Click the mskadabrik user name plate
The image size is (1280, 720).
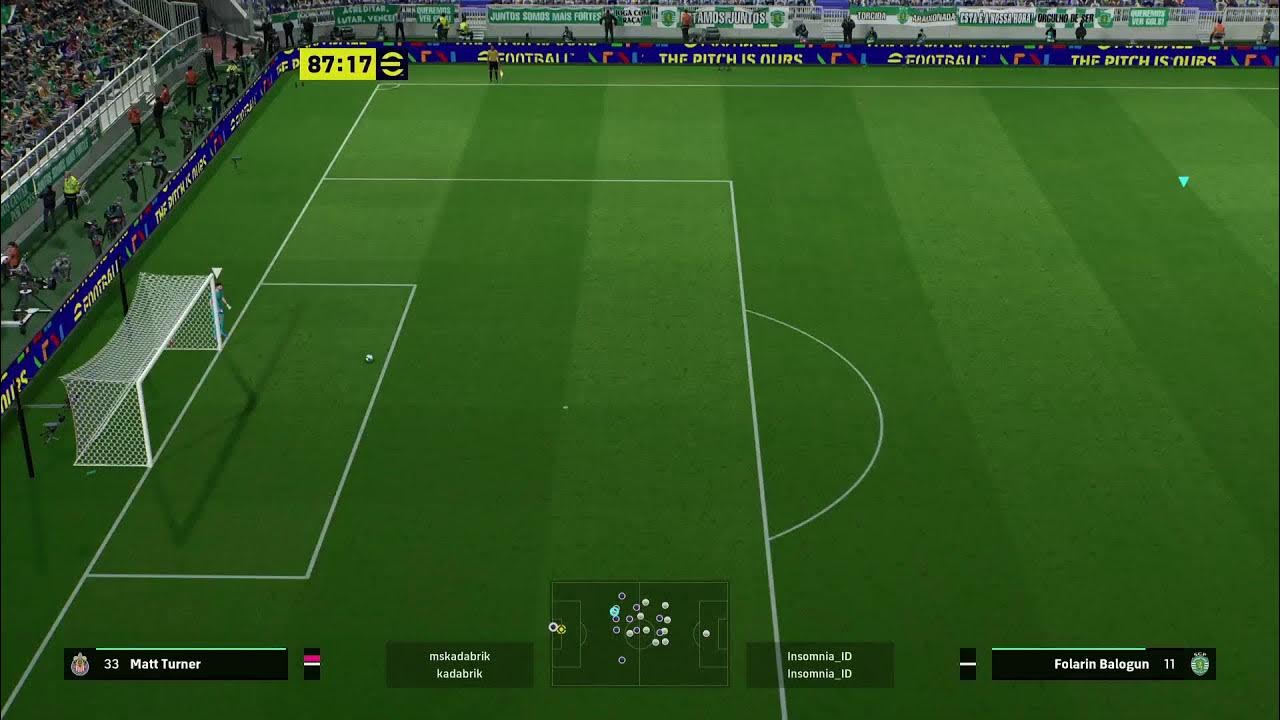[x=459, y=665]
